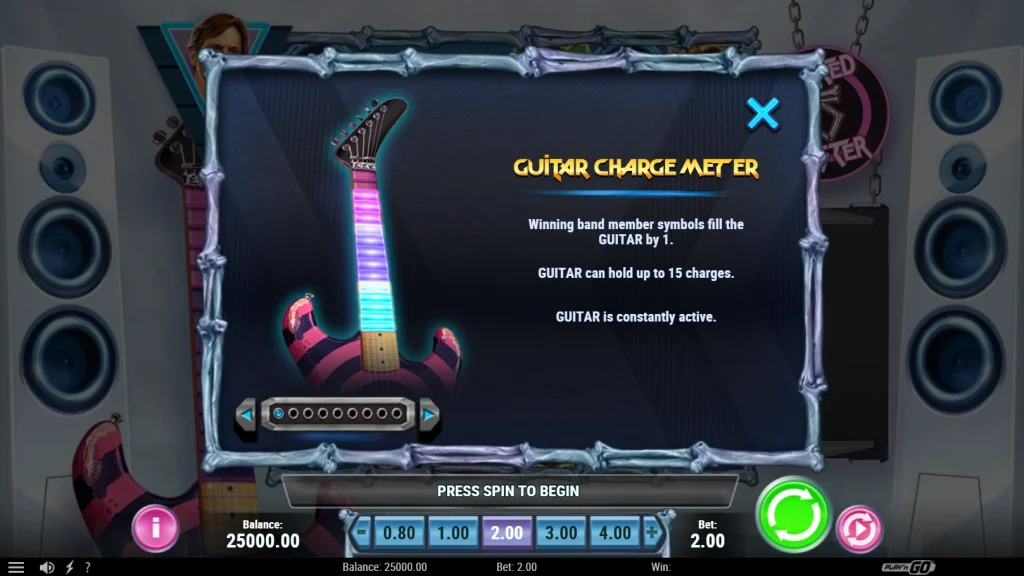This screenshot has width=1024, height=576.
Task: Decrease bet with the minus button
Action: coord(362,533)
